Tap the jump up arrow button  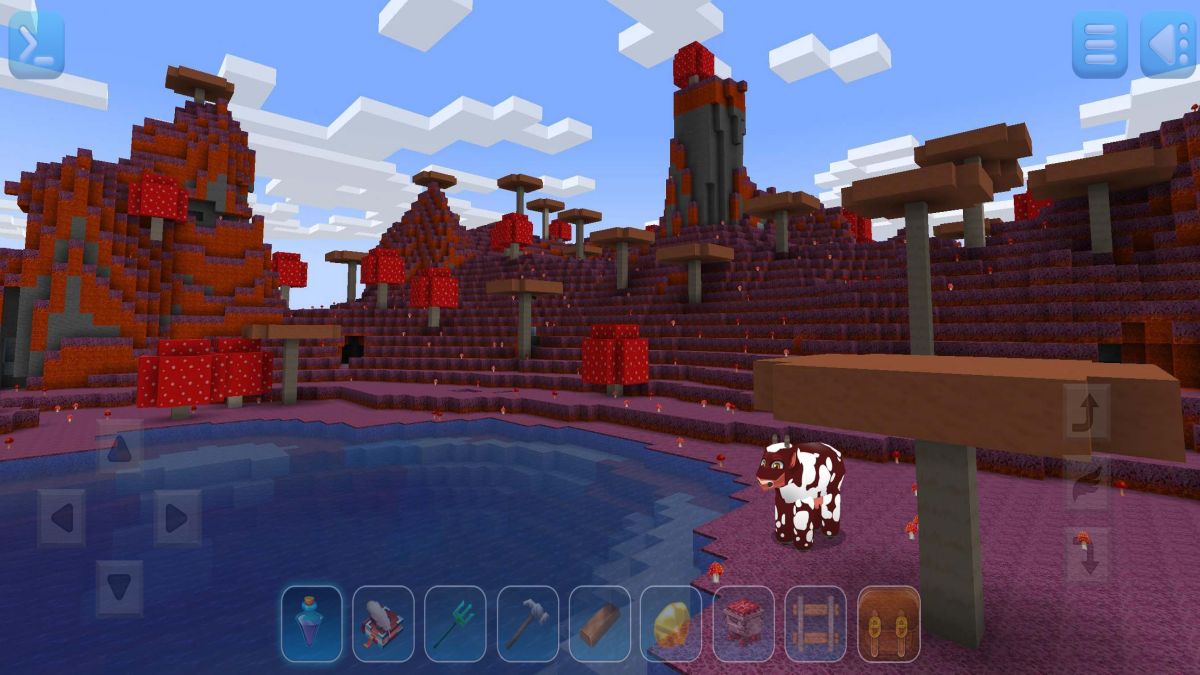coord(1086,412)
